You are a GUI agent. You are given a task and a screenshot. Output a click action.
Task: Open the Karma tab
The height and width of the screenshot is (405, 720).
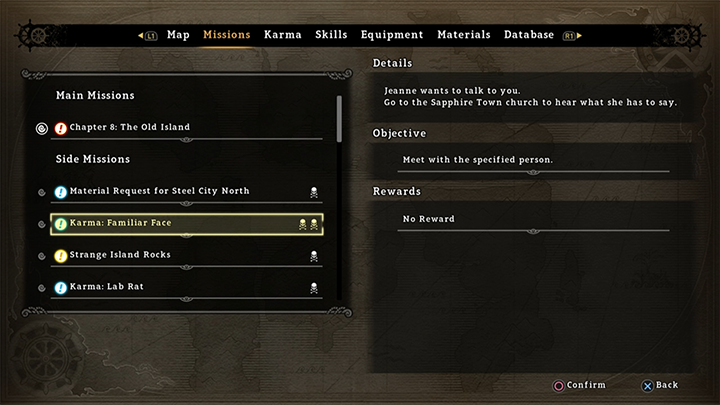click(x=283, y=35)
